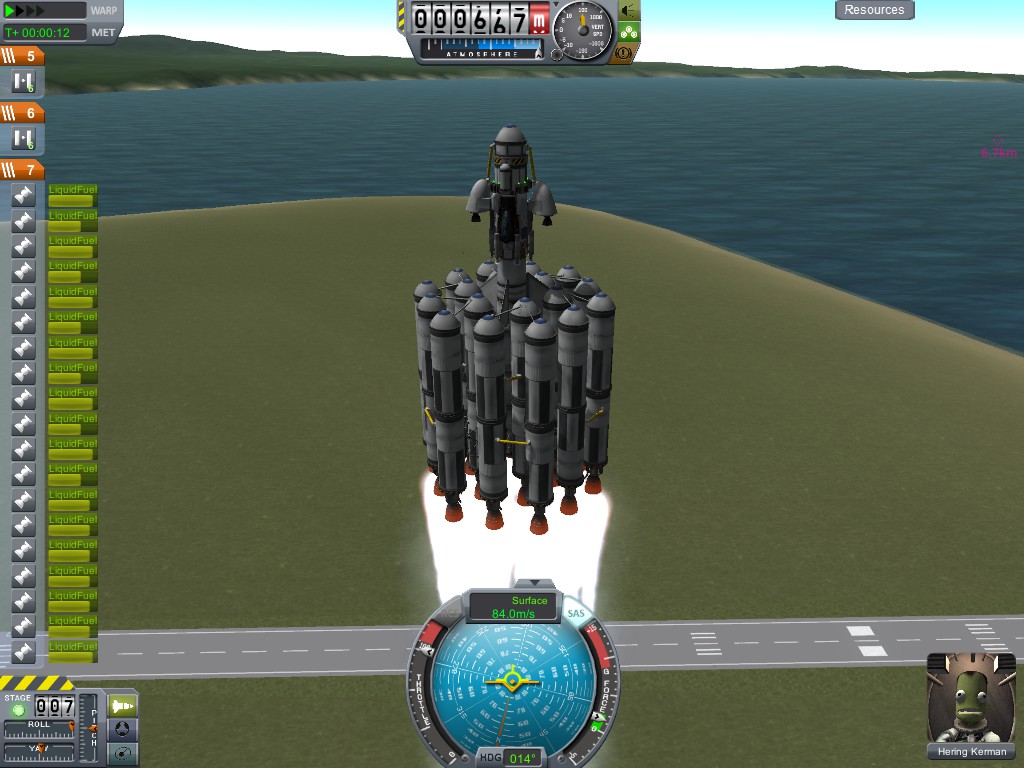Screen dimensions: 1024x768
Task: Click the stage 7 header tab
Action: click(x=22, y=170)
